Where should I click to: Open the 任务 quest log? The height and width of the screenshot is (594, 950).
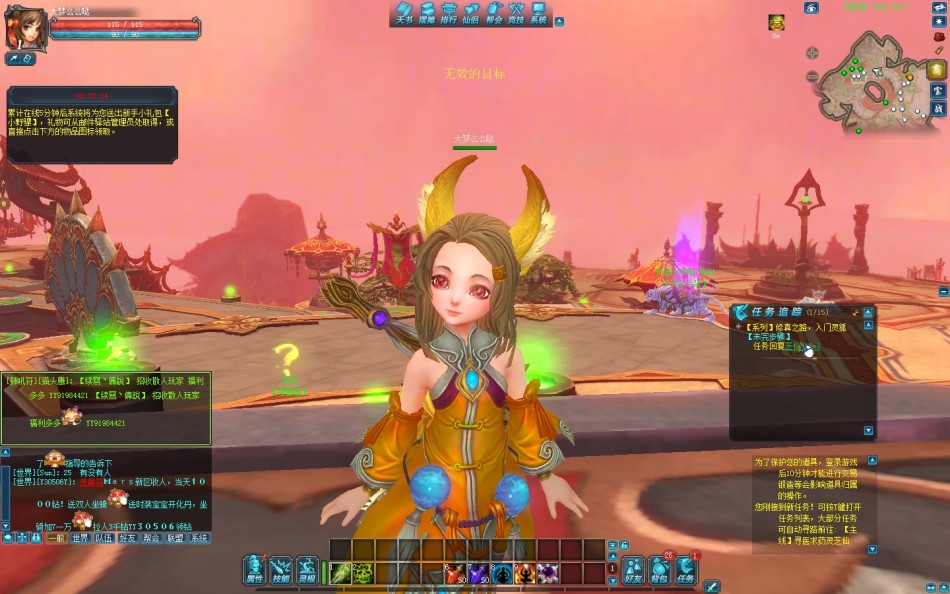685,571
